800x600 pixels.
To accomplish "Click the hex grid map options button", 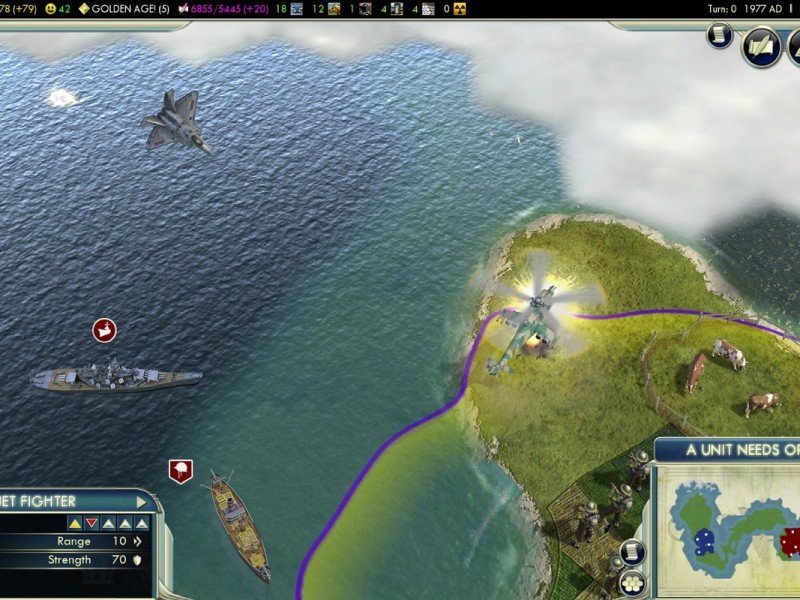I will pos(632,583).
